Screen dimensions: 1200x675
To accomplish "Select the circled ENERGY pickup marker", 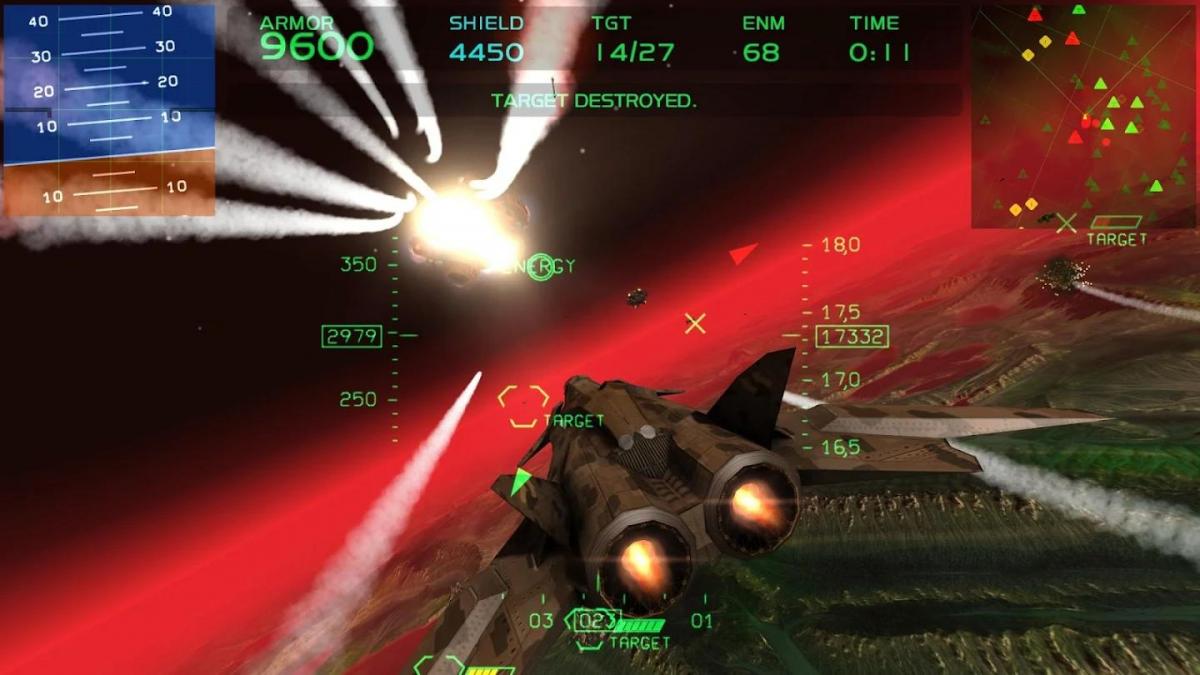I will coord(540,267).
